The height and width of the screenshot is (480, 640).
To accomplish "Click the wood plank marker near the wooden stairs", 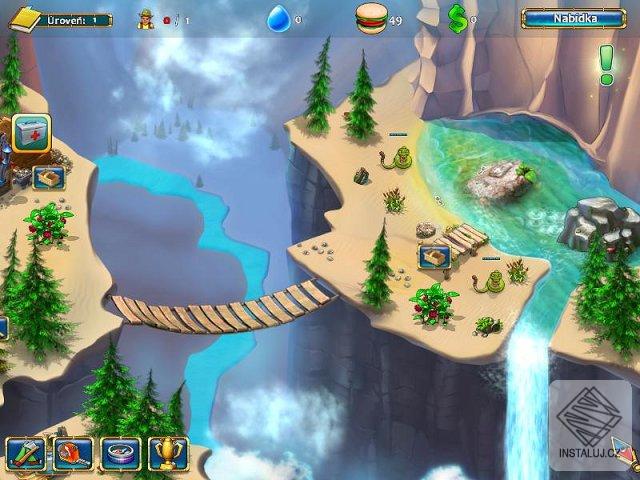I will (x=434, y=257).
